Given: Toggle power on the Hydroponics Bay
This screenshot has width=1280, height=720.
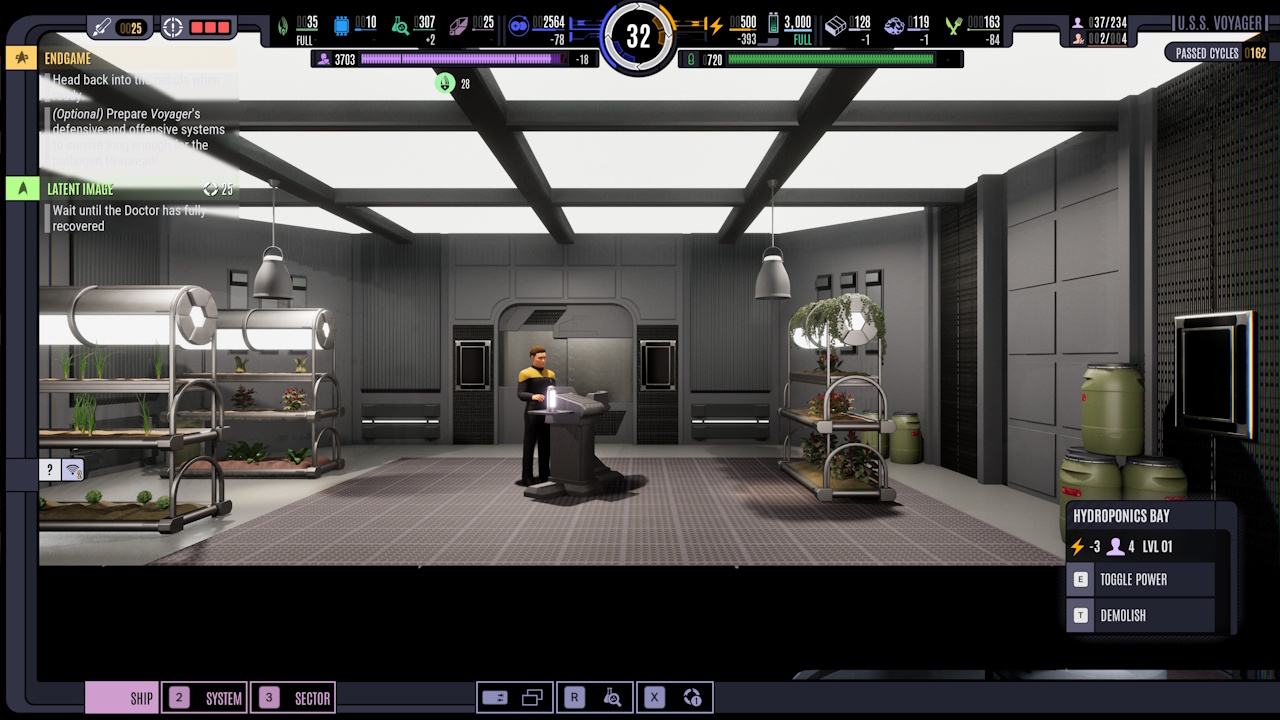Looking at the screenshot, I should pyautogui.click(x=1140, y=579).
